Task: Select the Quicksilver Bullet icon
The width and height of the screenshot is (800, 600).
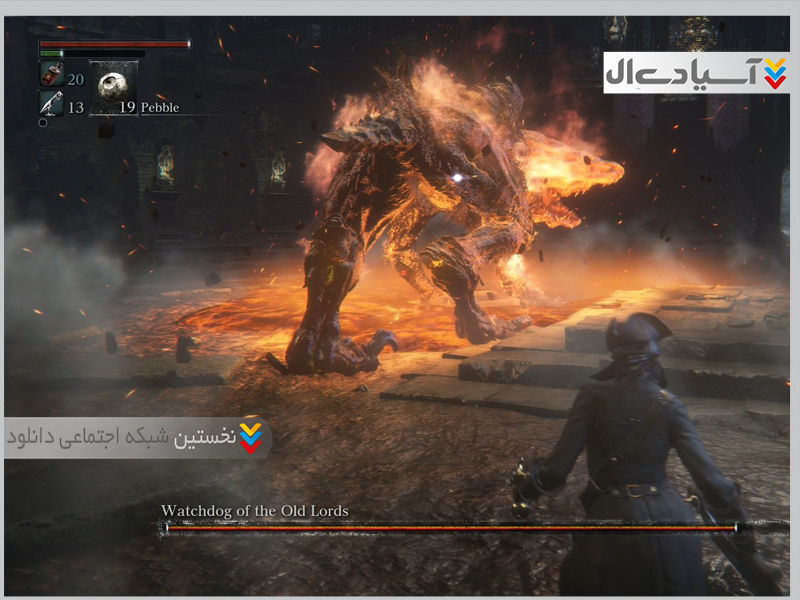Action: pyautogui.click(x=51, y=103)
